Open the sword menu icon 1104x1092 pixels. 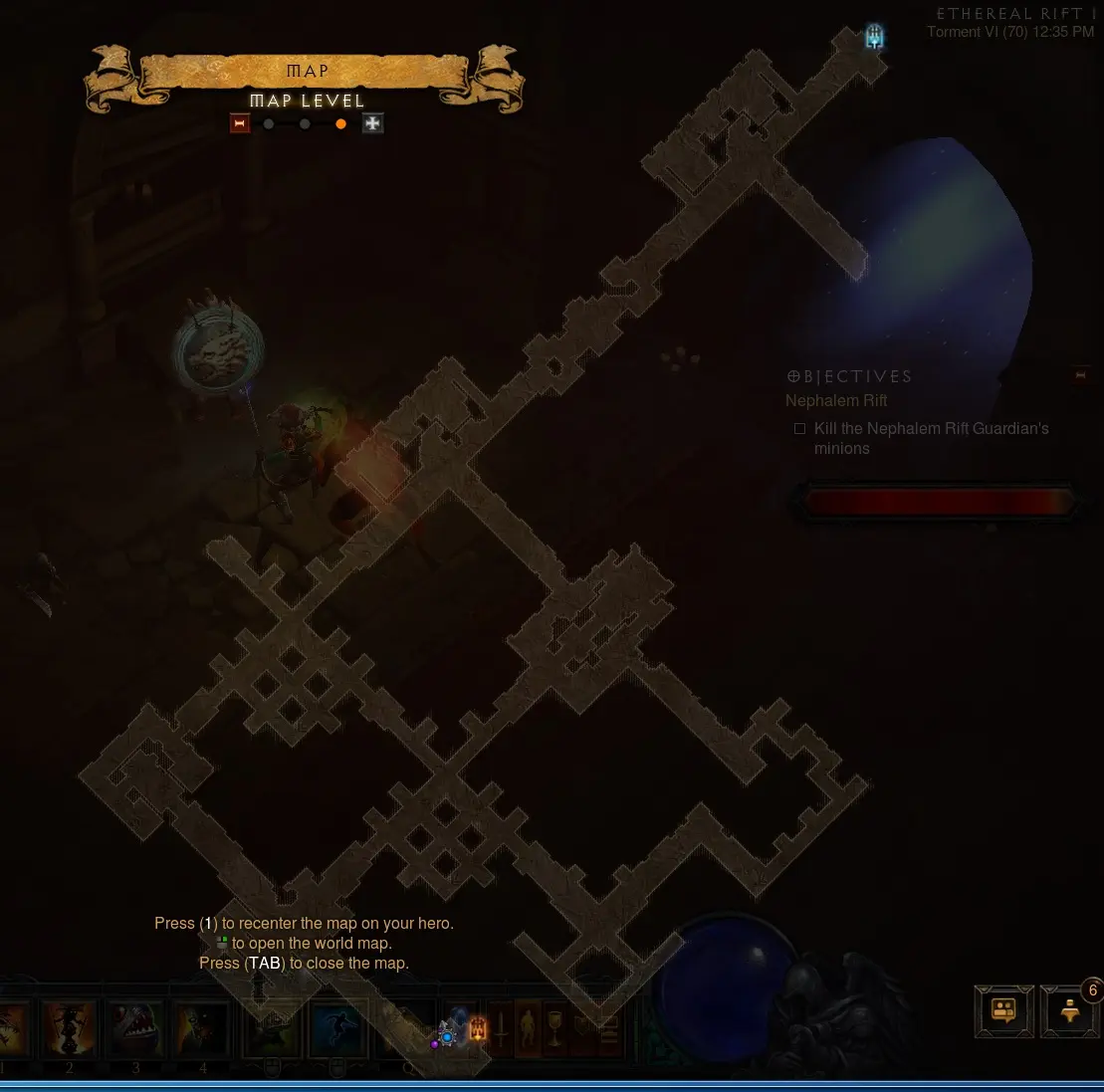[503, 1030]
